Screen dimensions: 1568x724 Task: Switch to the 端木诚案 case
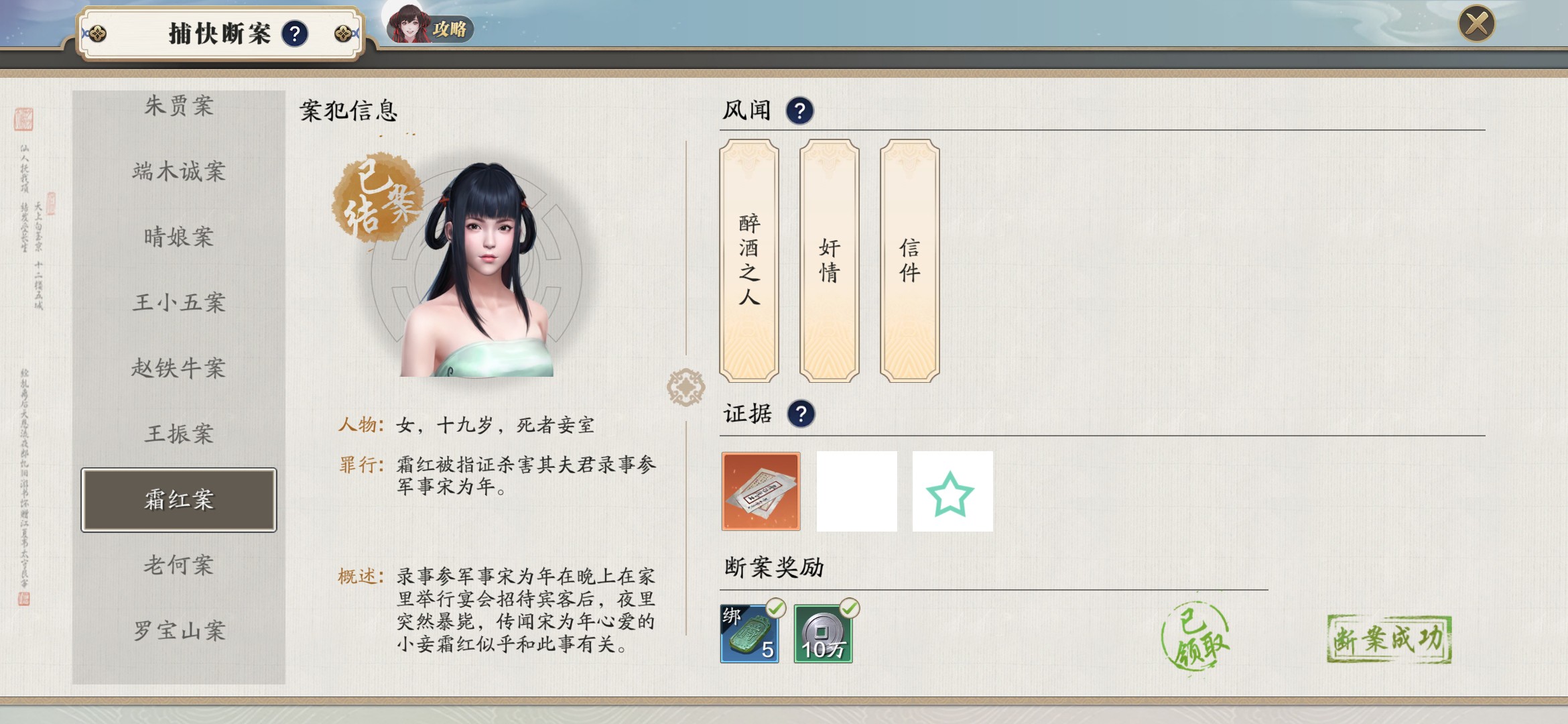[179, 172]
